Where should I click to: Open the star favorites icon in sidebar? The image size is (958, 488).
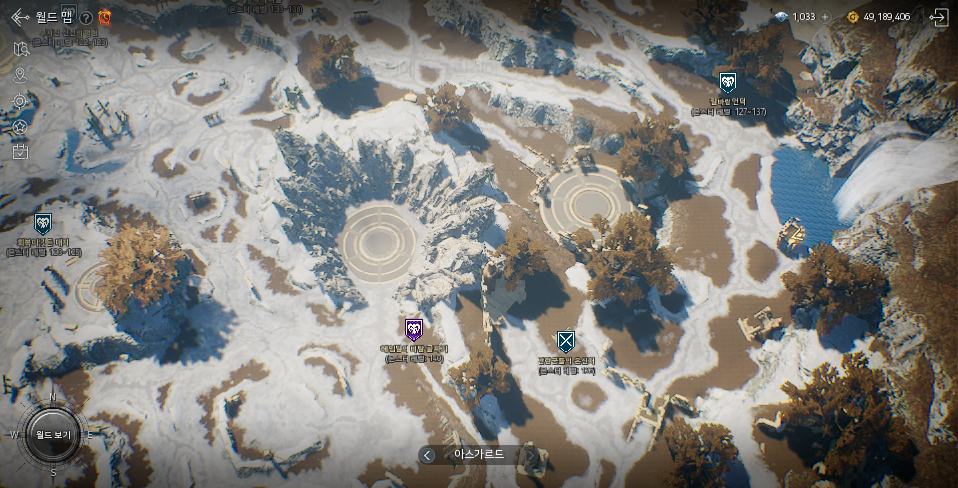20,127
